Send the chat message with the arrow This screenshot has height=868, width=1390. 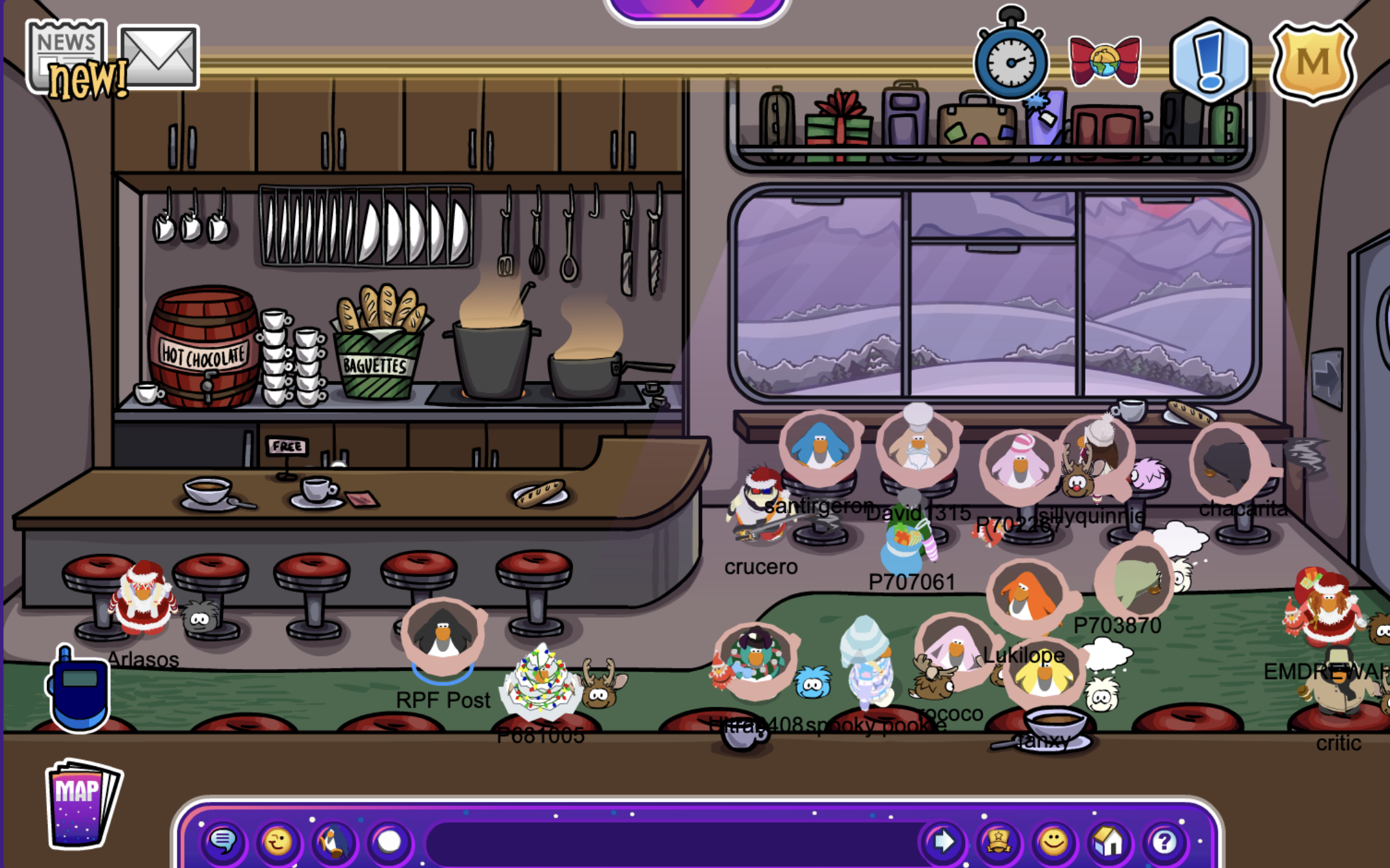click(x=942, y=842)
